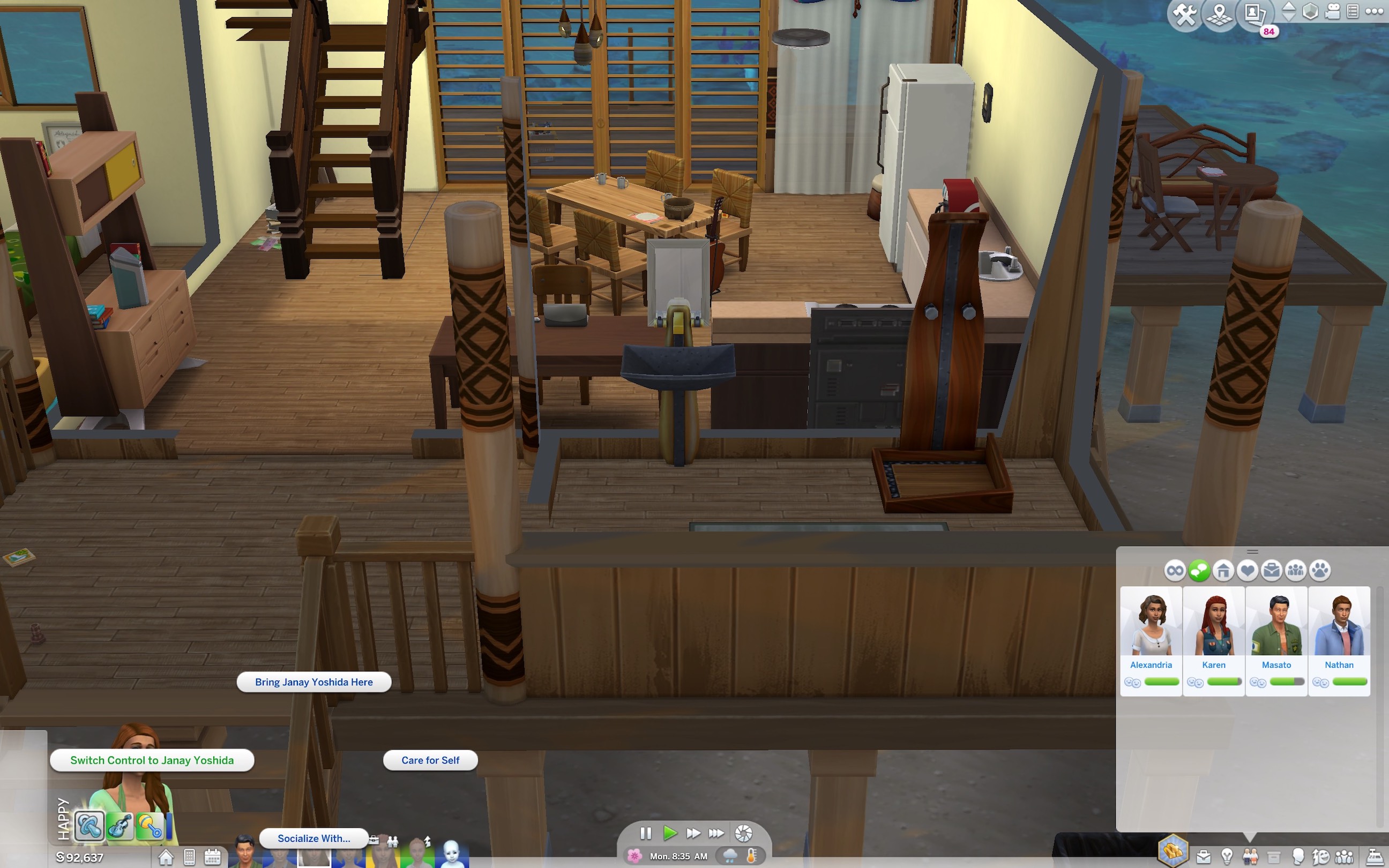The height and width of the screenshot is (868, 1389).
Task: Open Build Mode with the crossed tools icon
Action: [1185, 13]
